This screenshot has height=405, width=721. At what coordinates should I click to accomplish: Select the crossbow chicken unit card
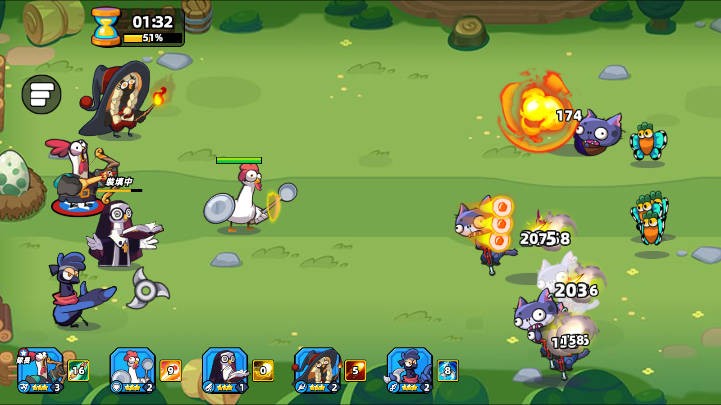click(x=40, y=369)
